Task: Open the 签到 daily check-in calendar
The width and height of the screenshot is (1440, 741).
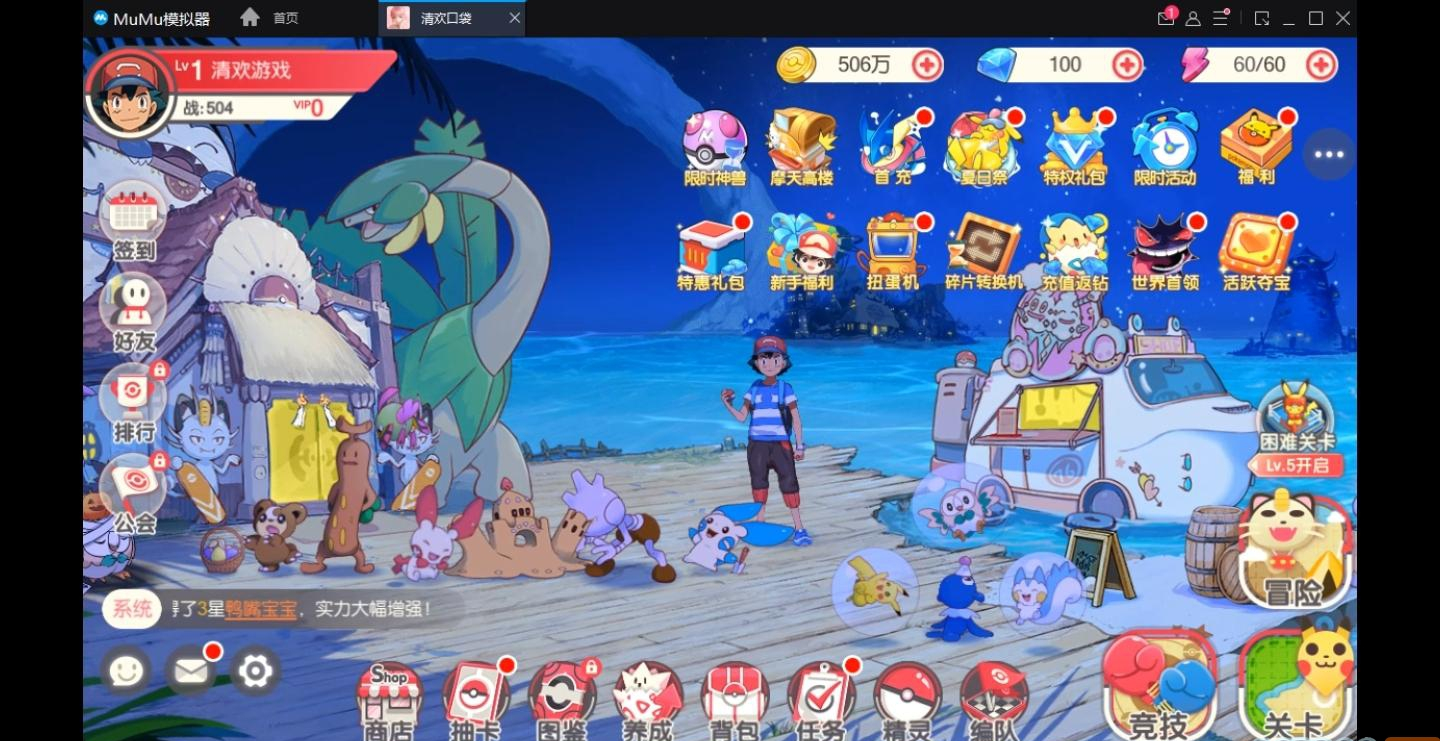Action: [x=134, y=220]
